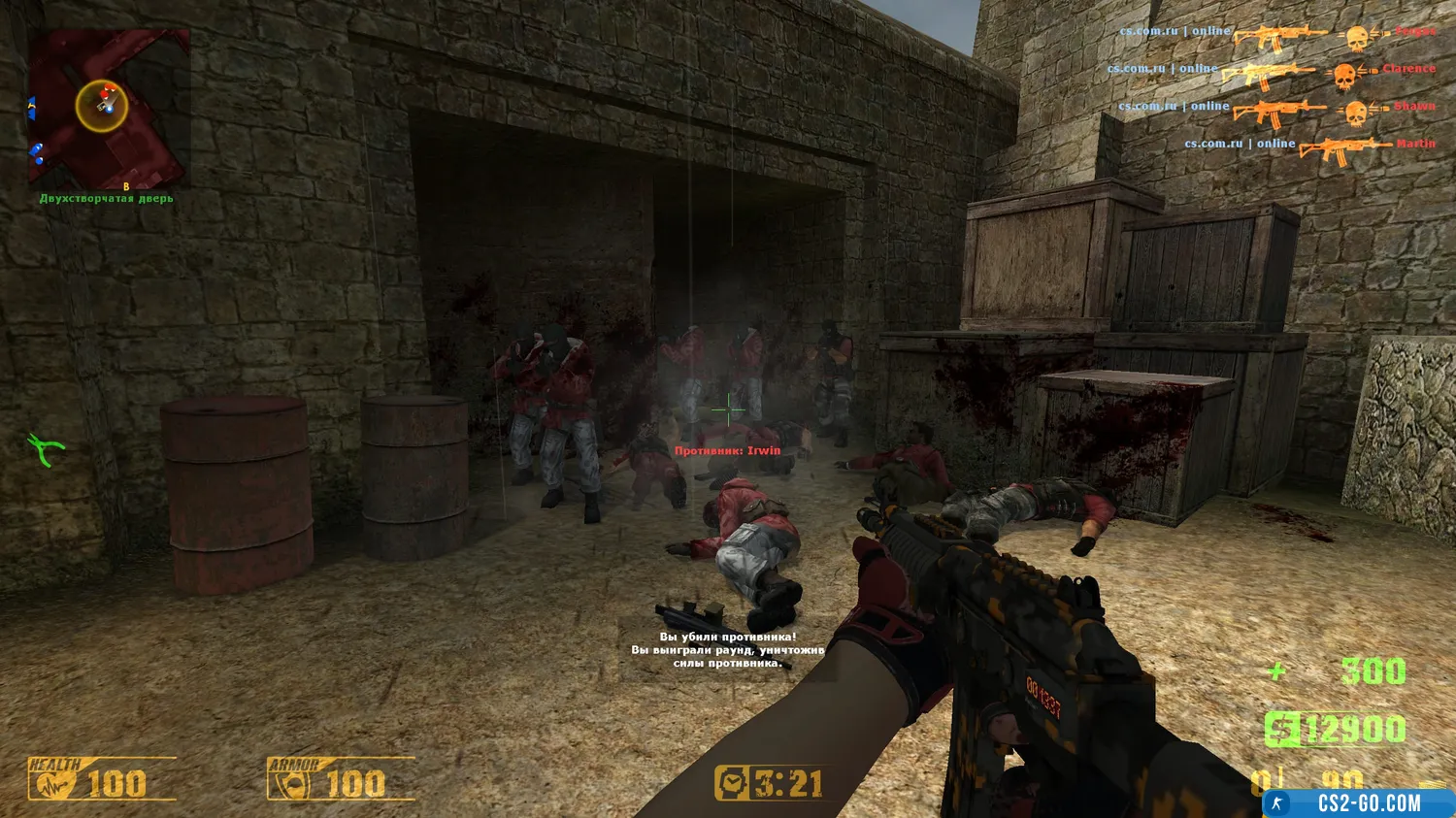1456x818 pixels.
Task: Click the green dollar money icon
Action: pyautogui.click(x=1282, y=730)
